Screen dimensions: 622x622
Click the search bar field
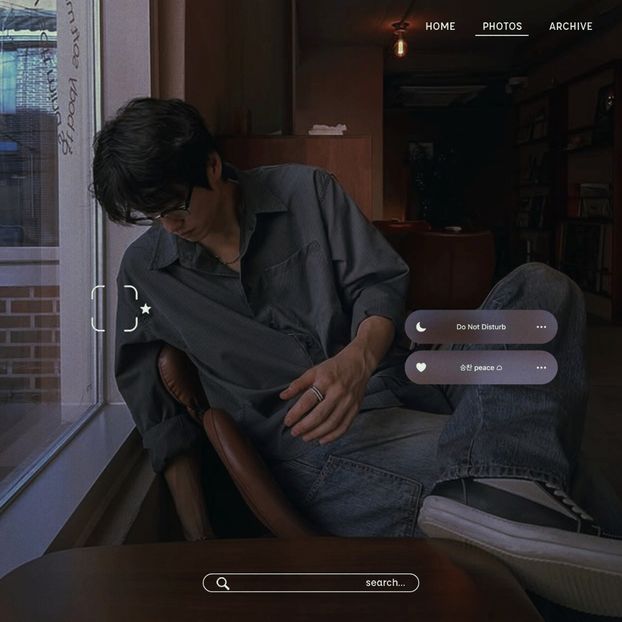[310, 583]
